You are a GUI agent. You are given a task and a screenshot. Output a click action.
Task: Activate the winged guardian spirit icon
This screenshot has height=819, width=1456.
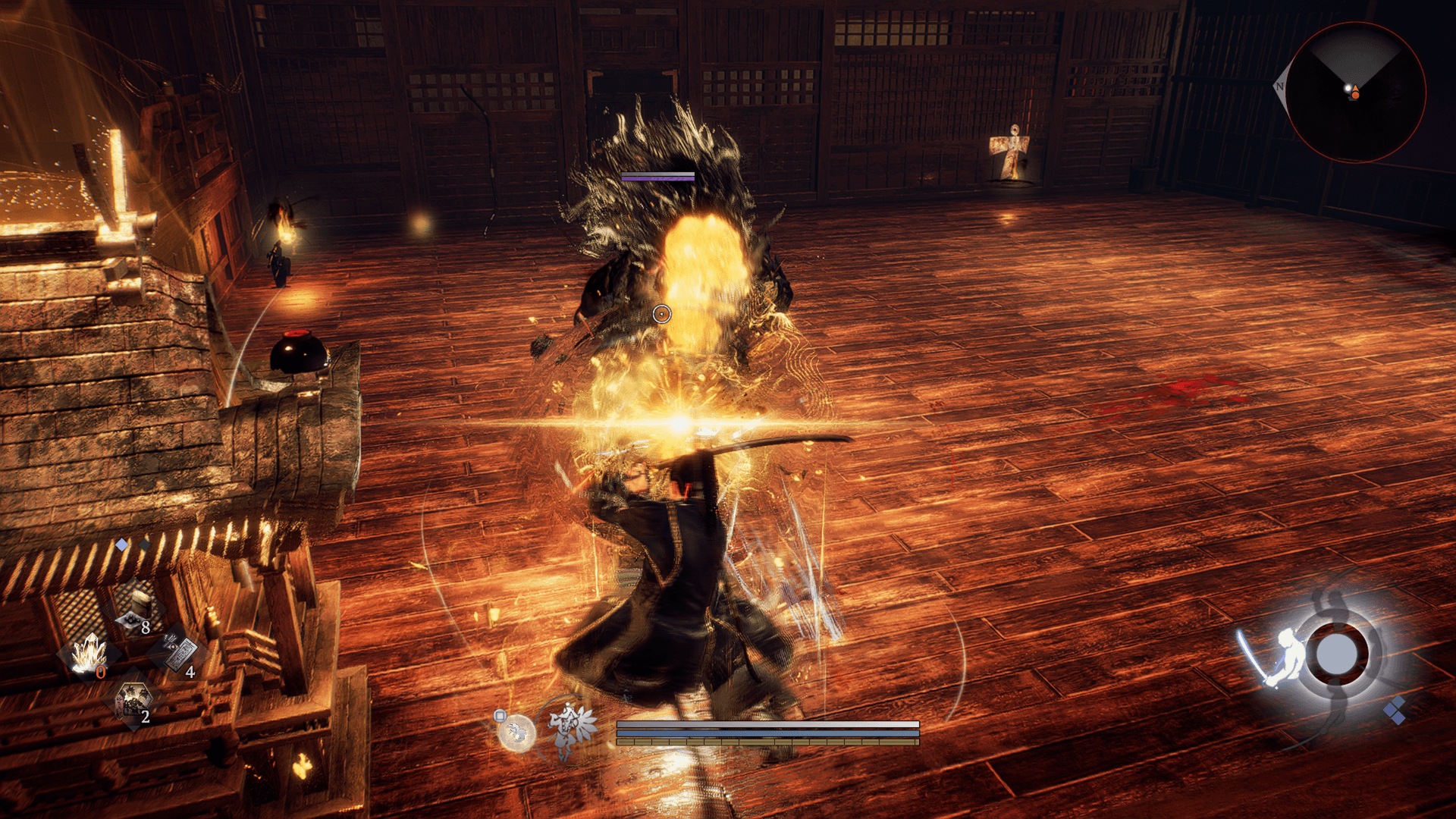point(572,729)
